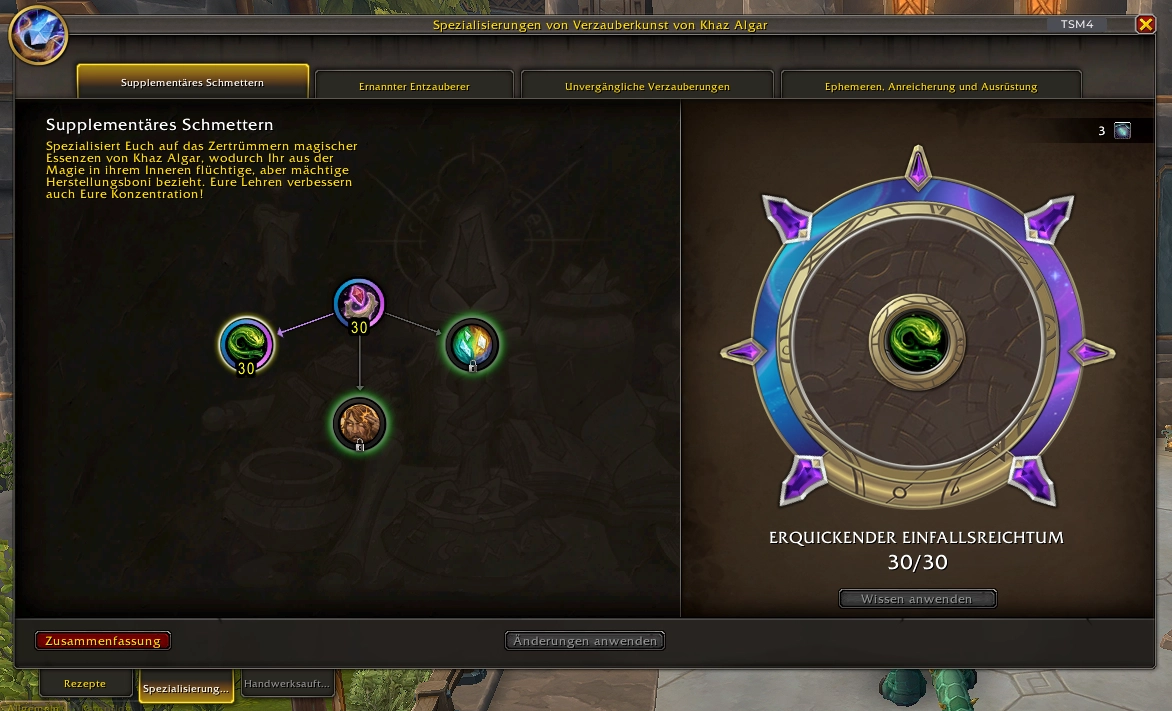Viewport: 1172px width, 711px height.
Task: Click the green swirl icon in the dial
Action: click(x=917, y=340)
